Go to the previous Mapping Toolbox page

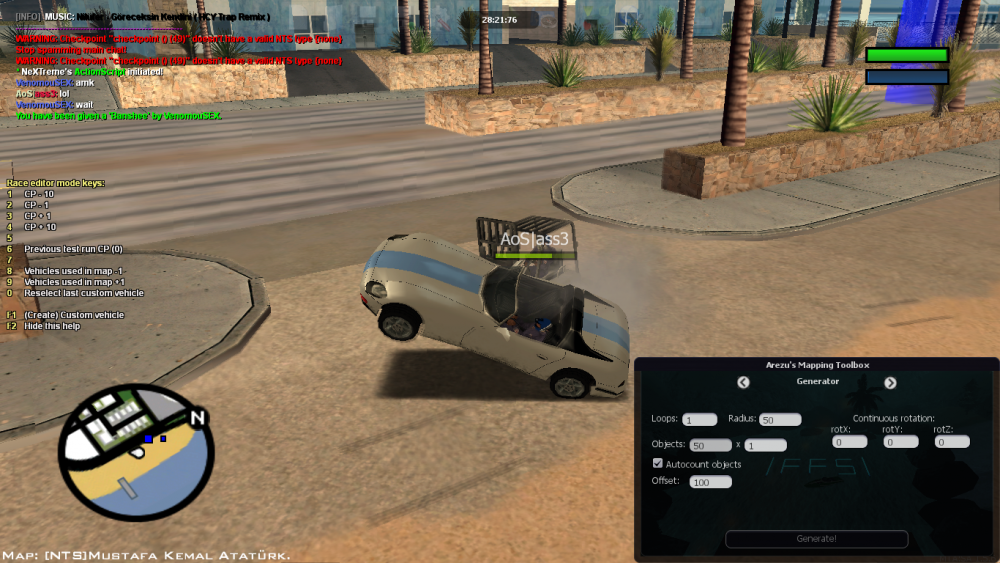pos(743,382)
